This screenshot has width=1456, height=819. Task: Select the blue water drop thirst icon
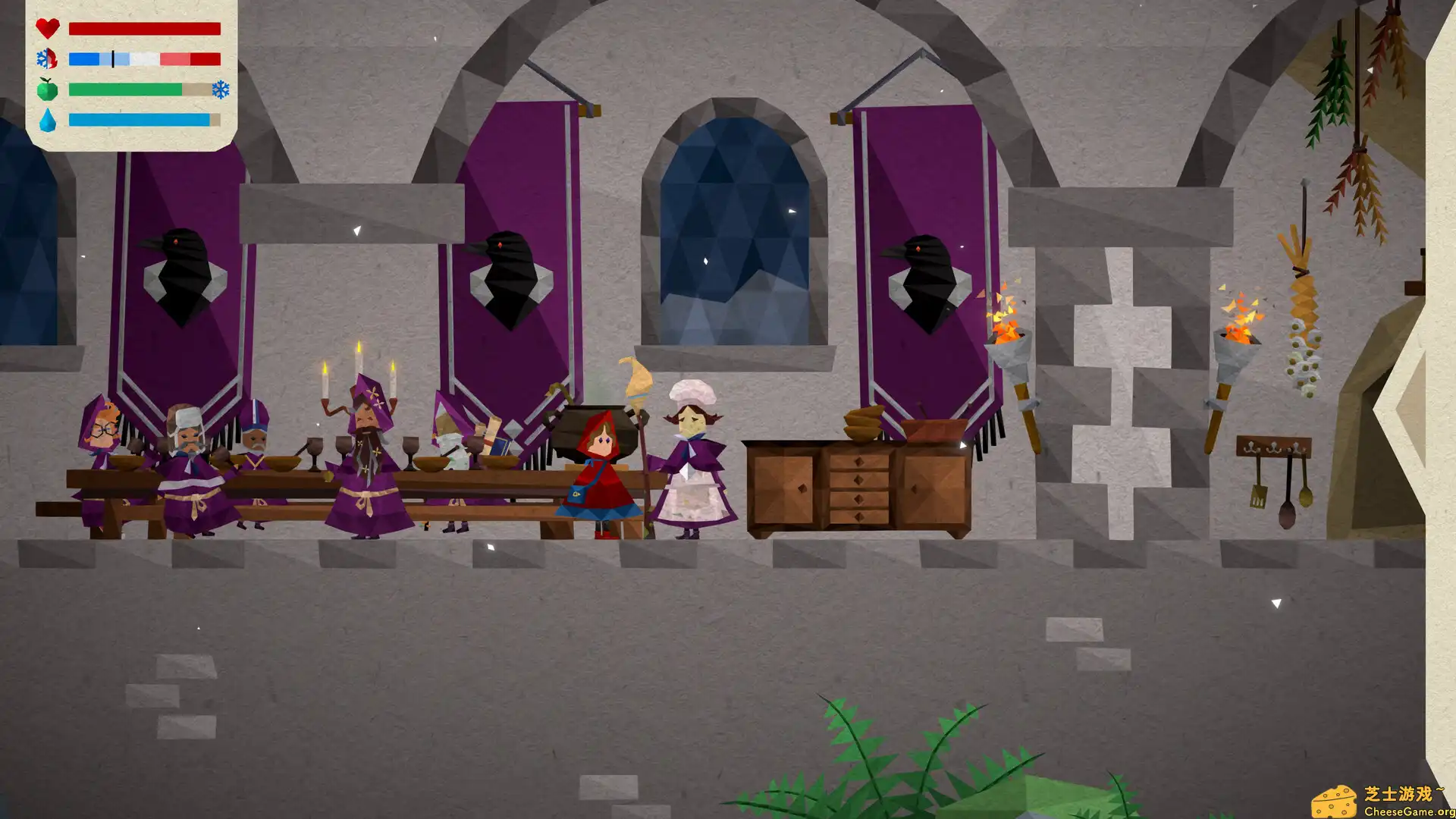[47, 120]
